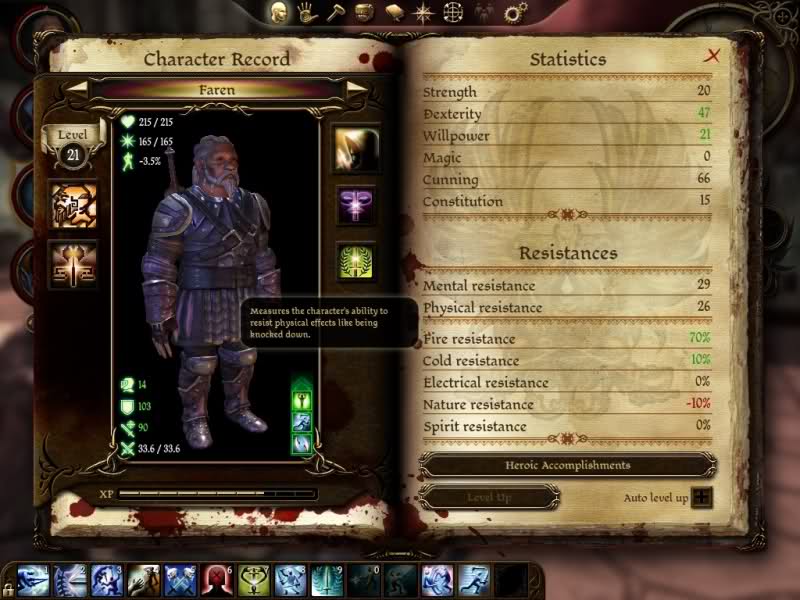
Task: Close the Character Record book
Action: [x=712, y=56]
